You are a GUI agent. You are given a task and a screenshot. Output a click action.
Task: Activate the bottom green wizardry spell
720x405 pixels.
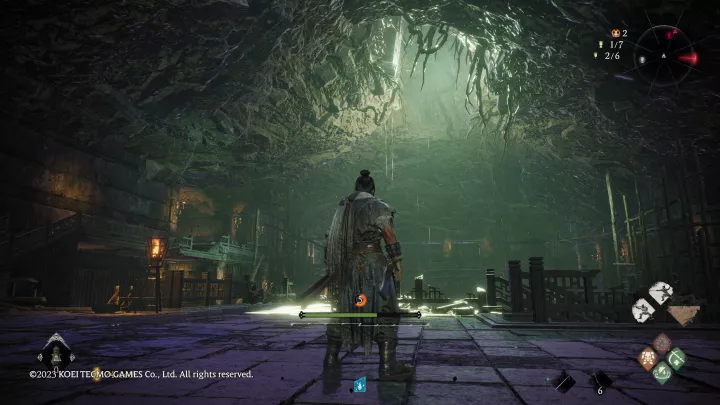pyautogui.click(x=662, y=373)
